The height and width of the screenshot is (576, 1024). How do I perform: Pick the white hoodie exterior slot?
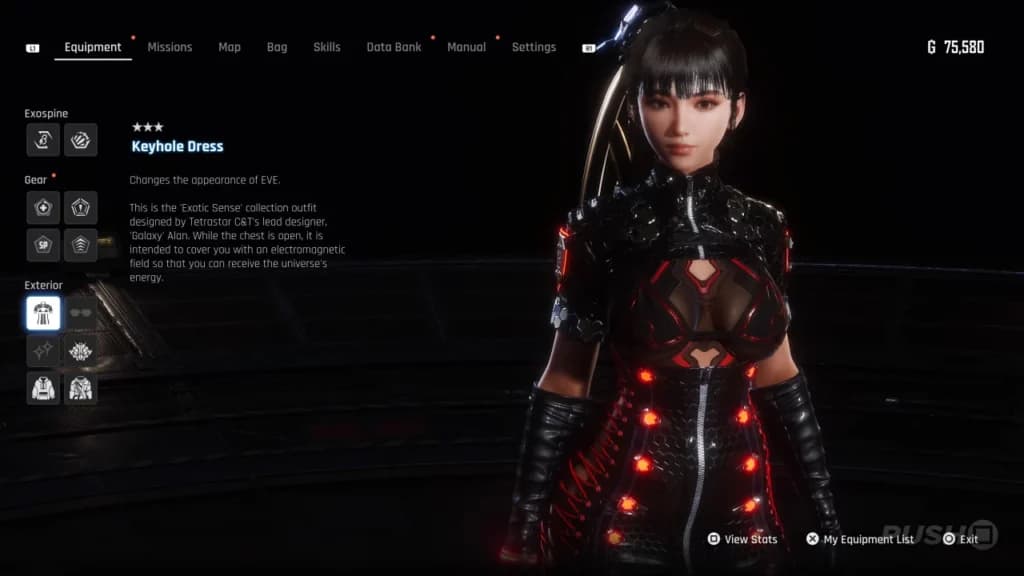[x=43, y=388]
